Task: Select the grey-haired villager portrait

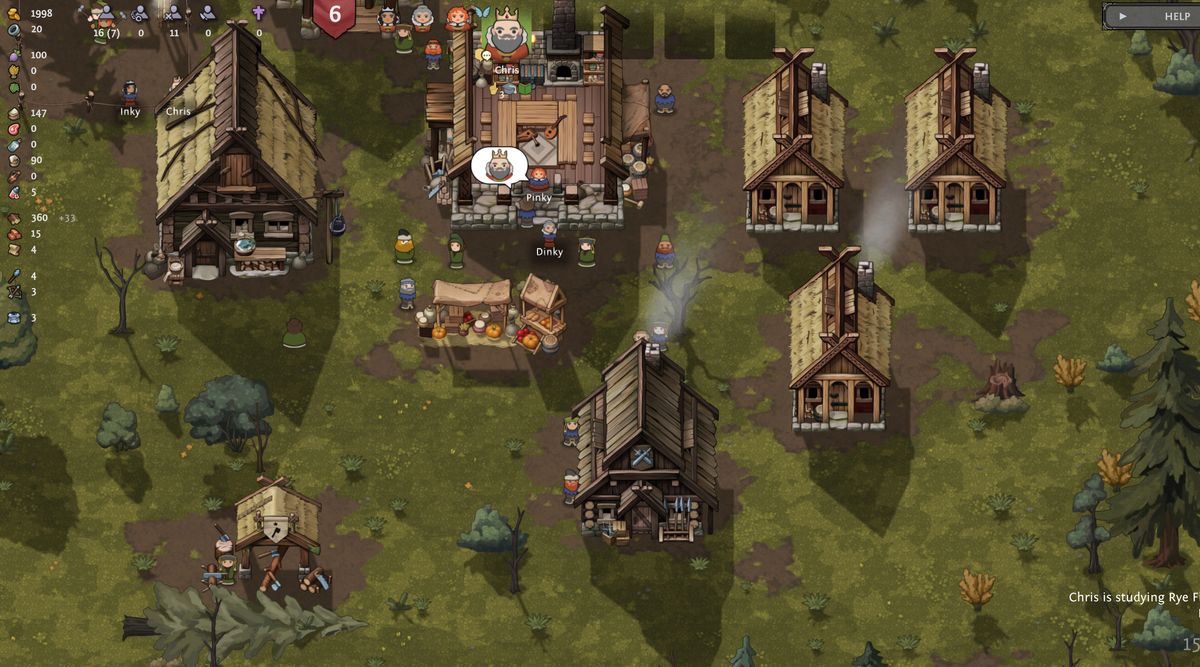Action: point(422,17)
